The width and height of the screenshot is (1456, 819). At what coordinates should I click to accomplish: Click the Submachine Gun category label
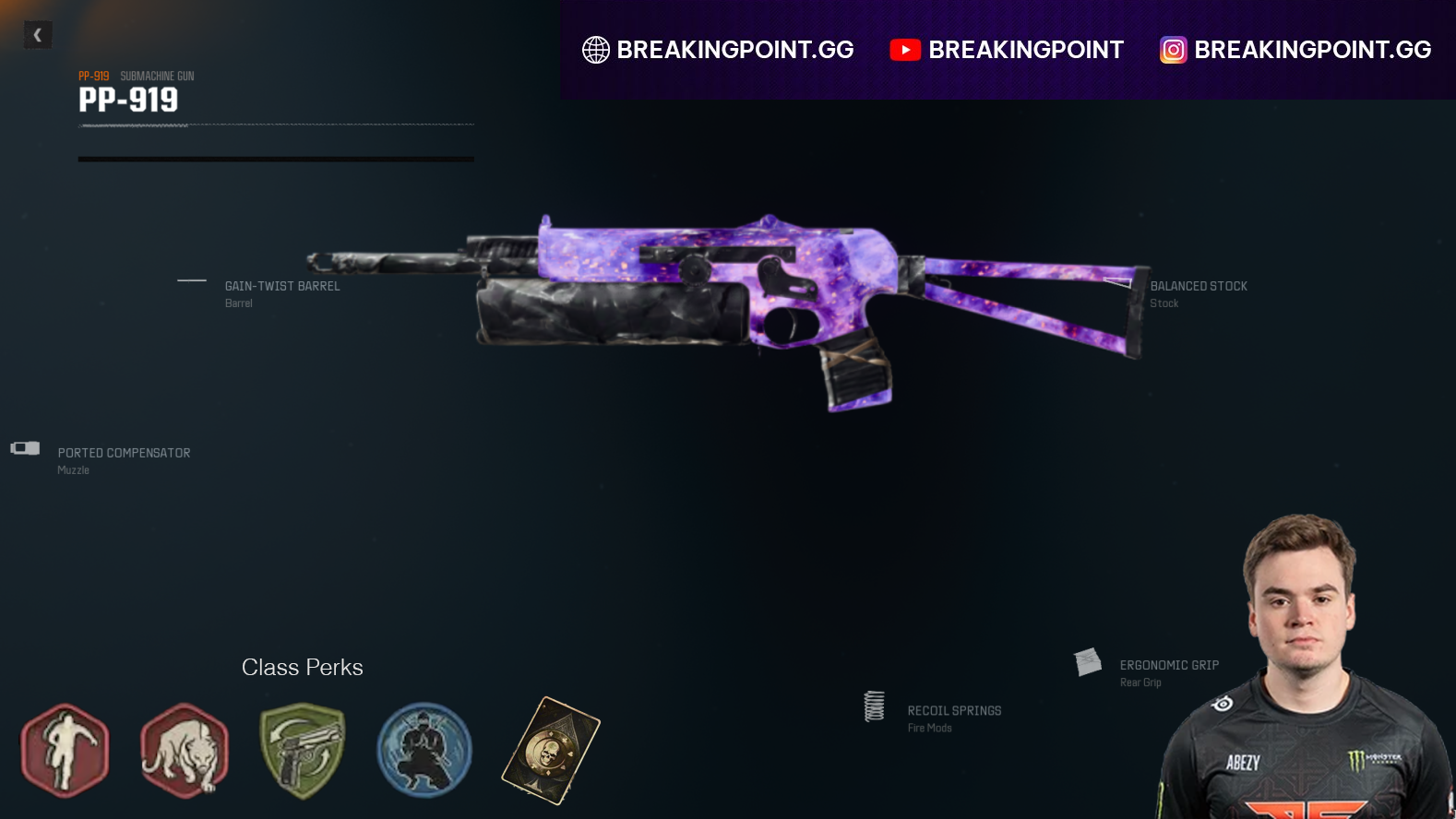pyautogui.click(x=156, y=76)
